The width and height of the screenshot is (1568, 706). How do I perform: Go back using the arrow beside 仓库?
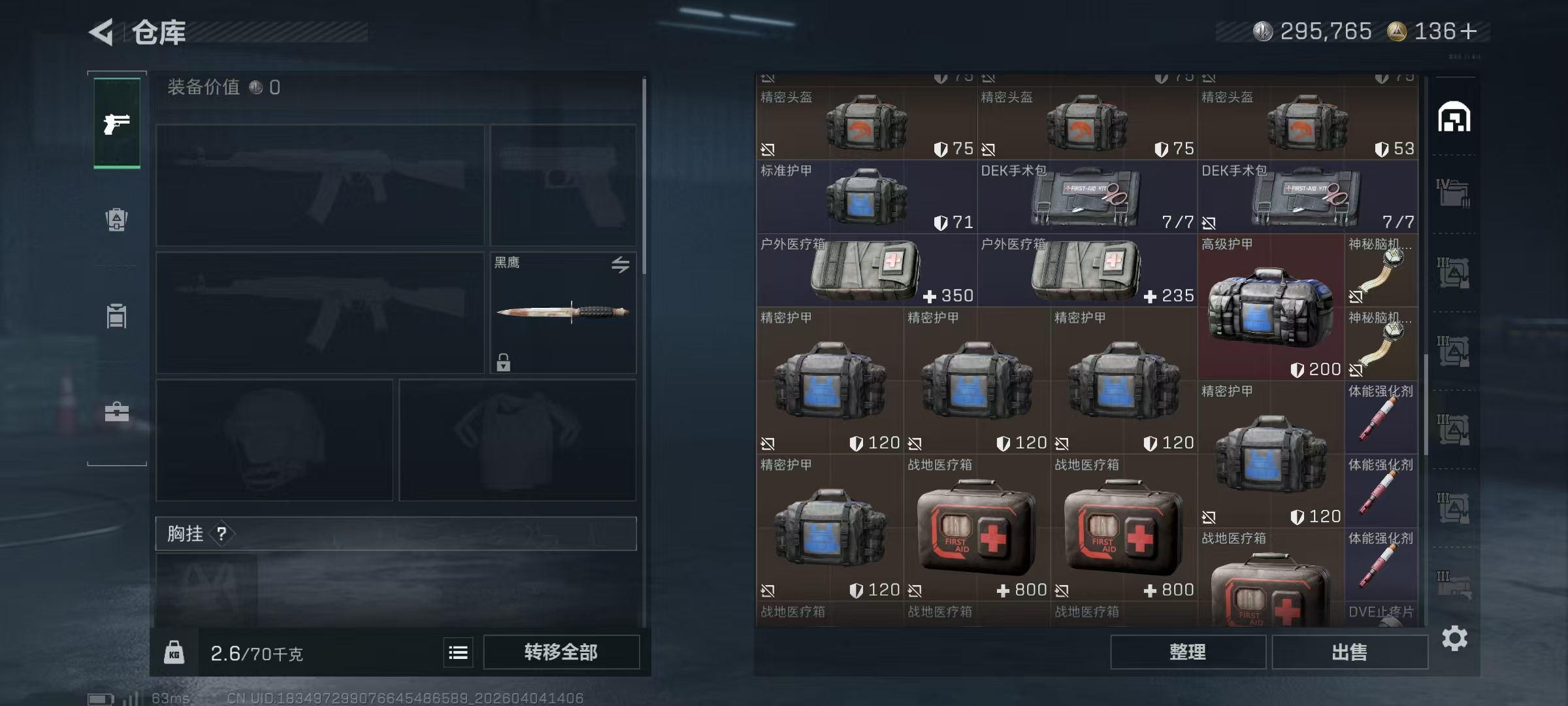[103, 31]
